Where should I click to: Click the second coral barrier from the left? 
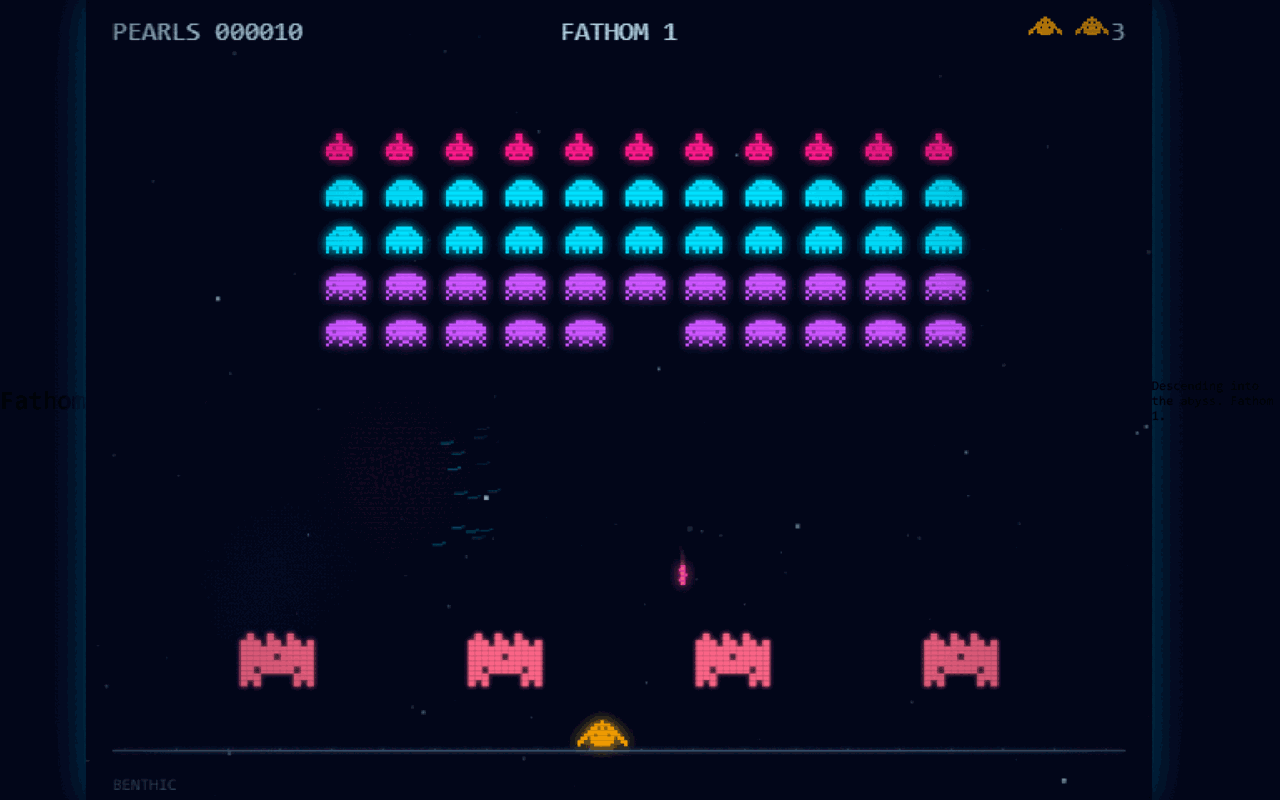(x=505, y=660)
